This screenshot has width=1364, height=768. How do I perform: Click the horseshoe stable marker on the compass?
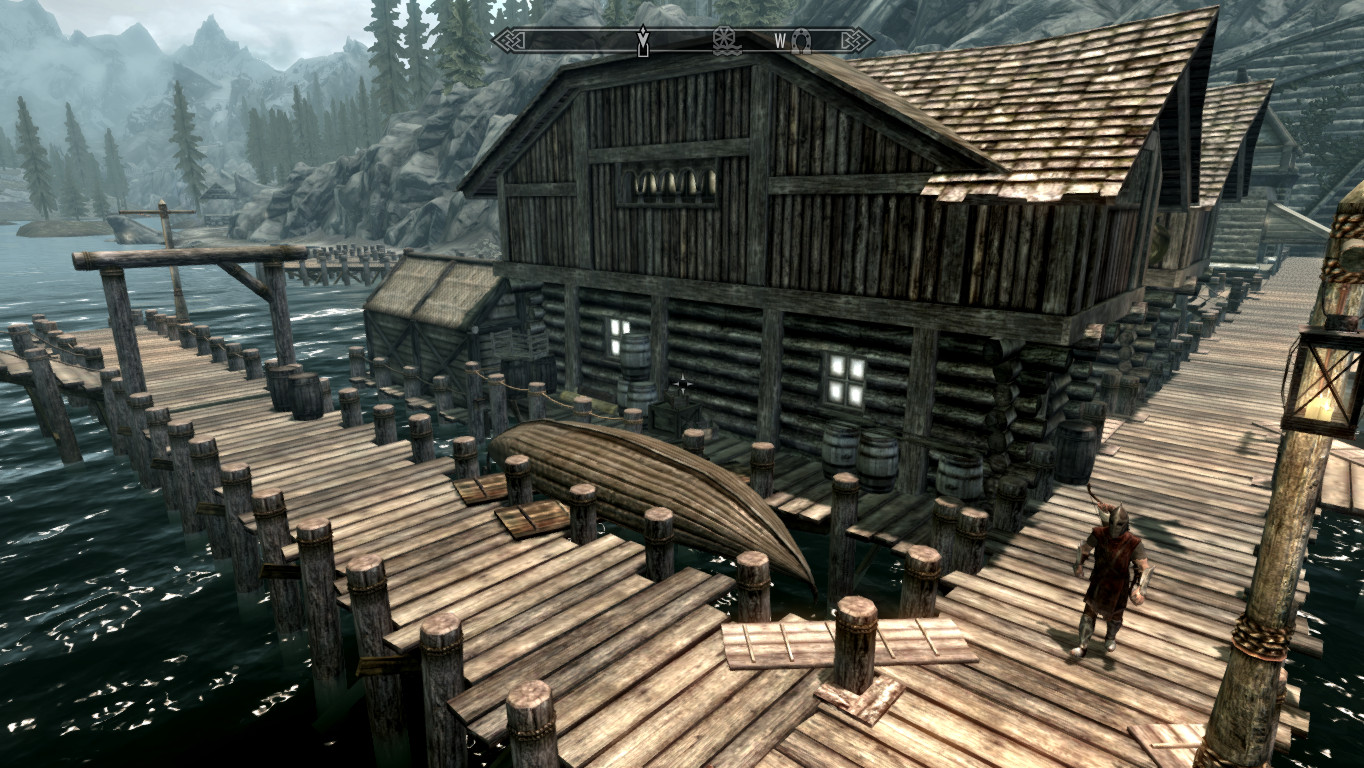tap(800, 41)
